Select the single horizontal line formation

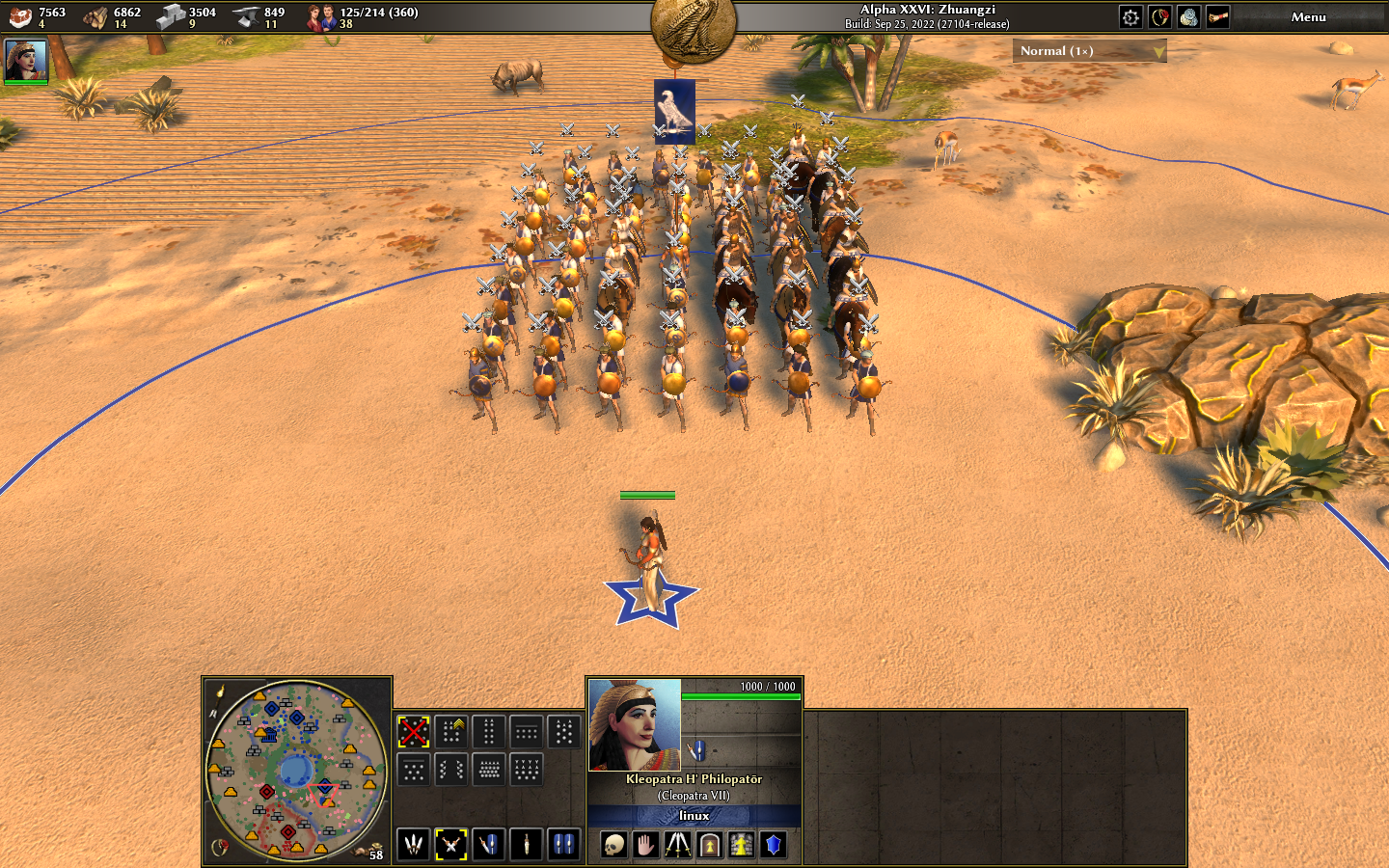526,732
